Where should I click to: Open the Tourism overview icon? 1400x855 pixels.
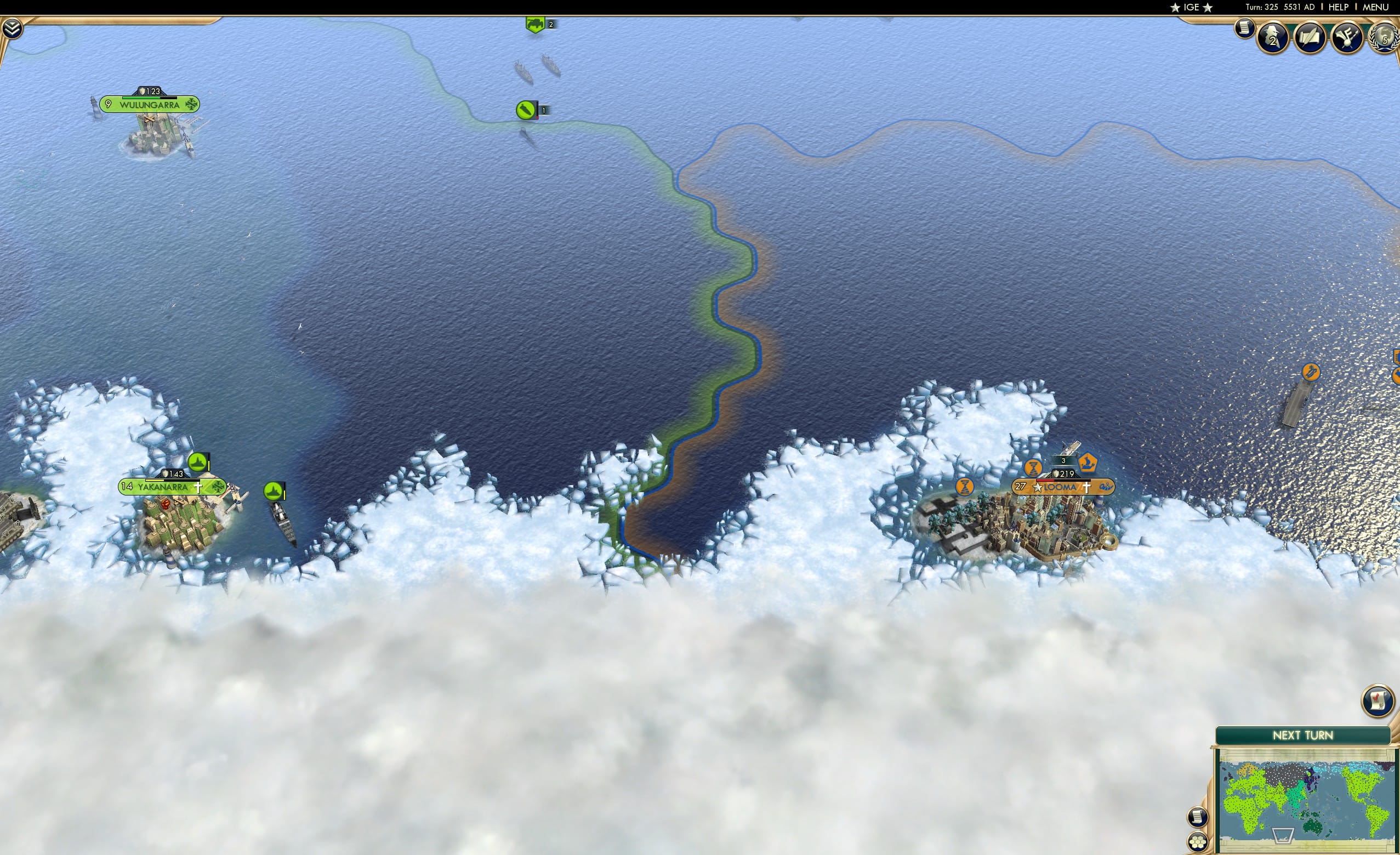[1347, 37]
